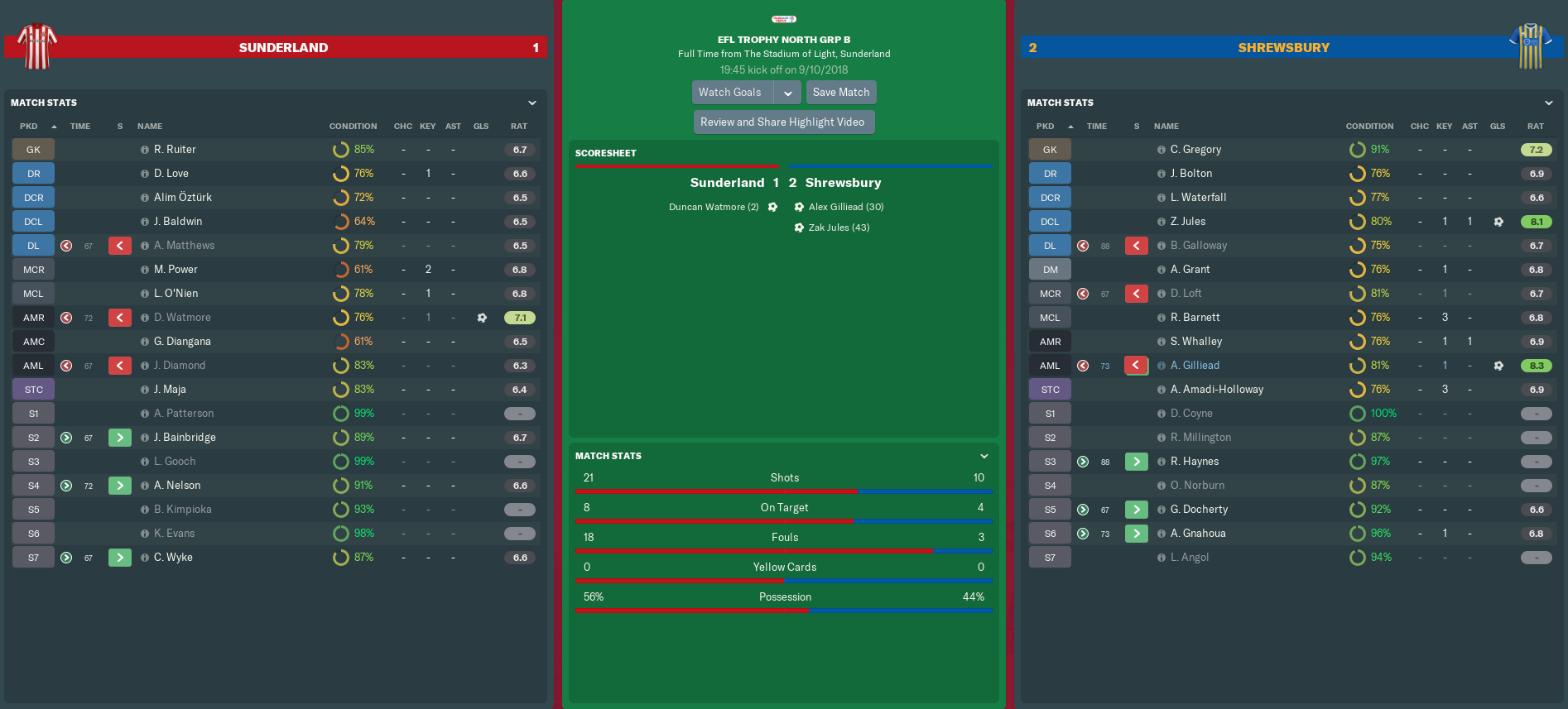Open Z. Jules player row

[x=1188, y=222]
